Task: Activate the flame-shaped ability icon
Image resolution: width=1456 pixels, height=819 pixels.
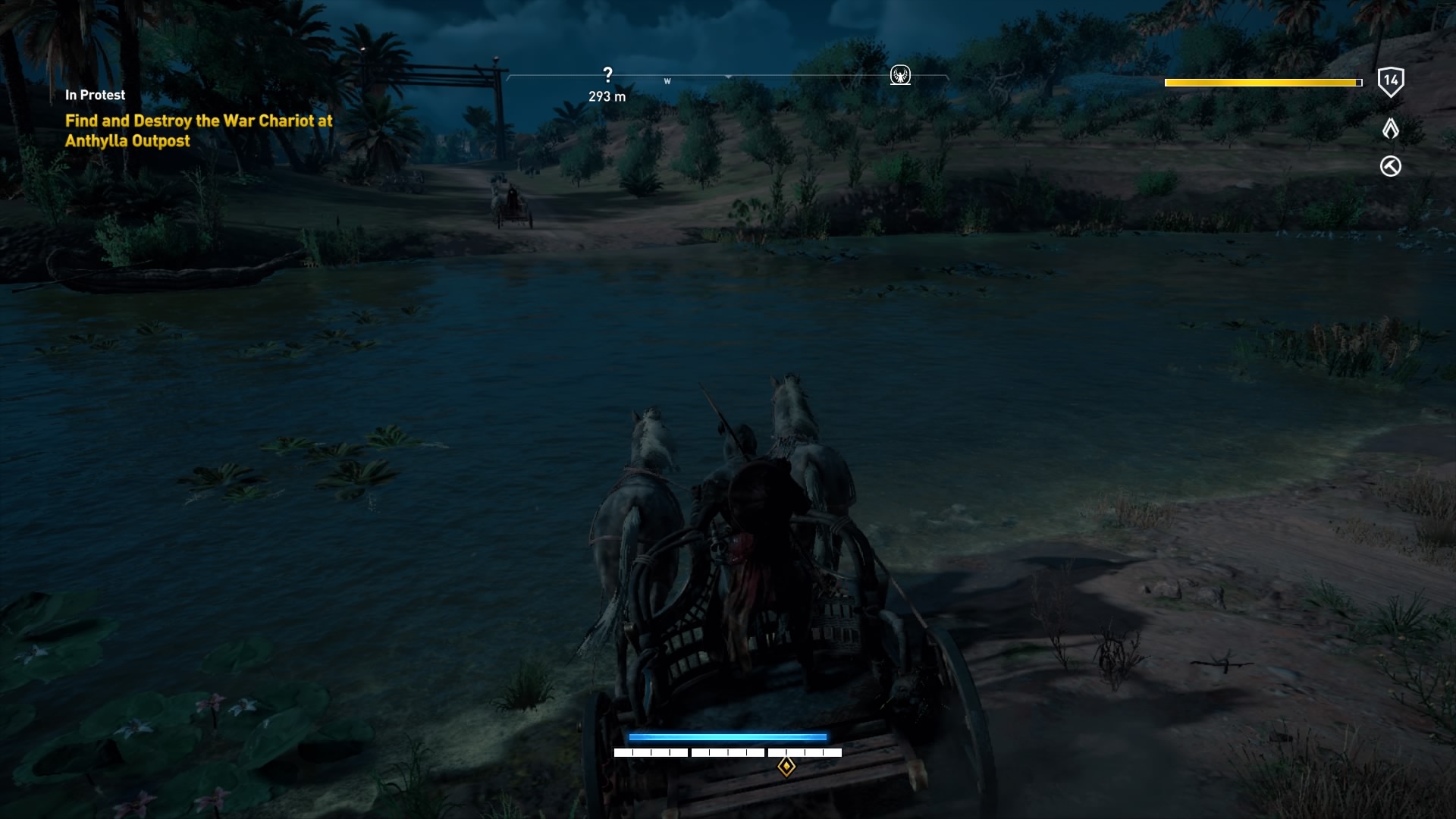Action: coord(1390,129)
